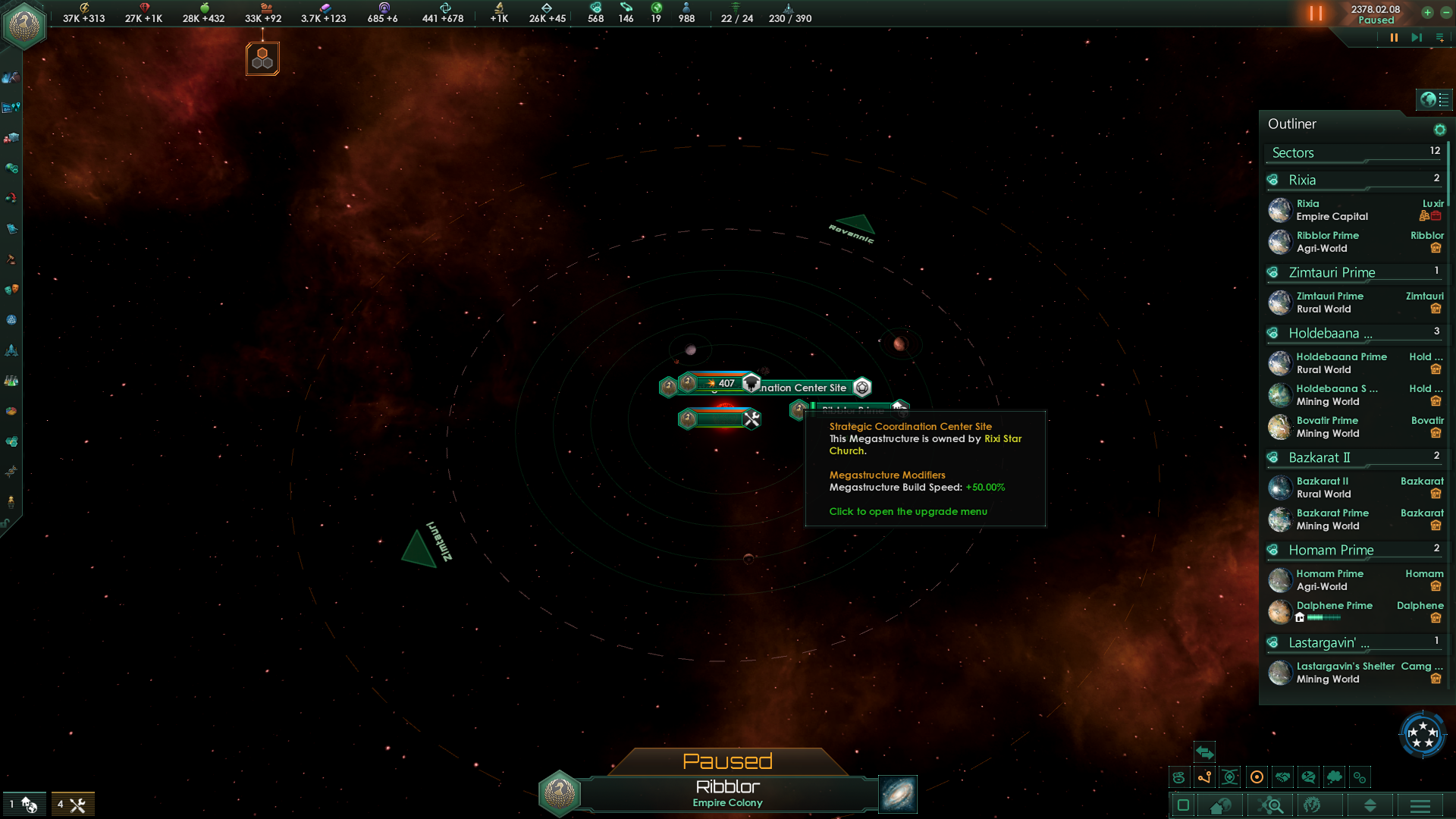1456x819 pixels.
Task: Open the main menu hamburger button
Action: click(x=1420, y=805)
